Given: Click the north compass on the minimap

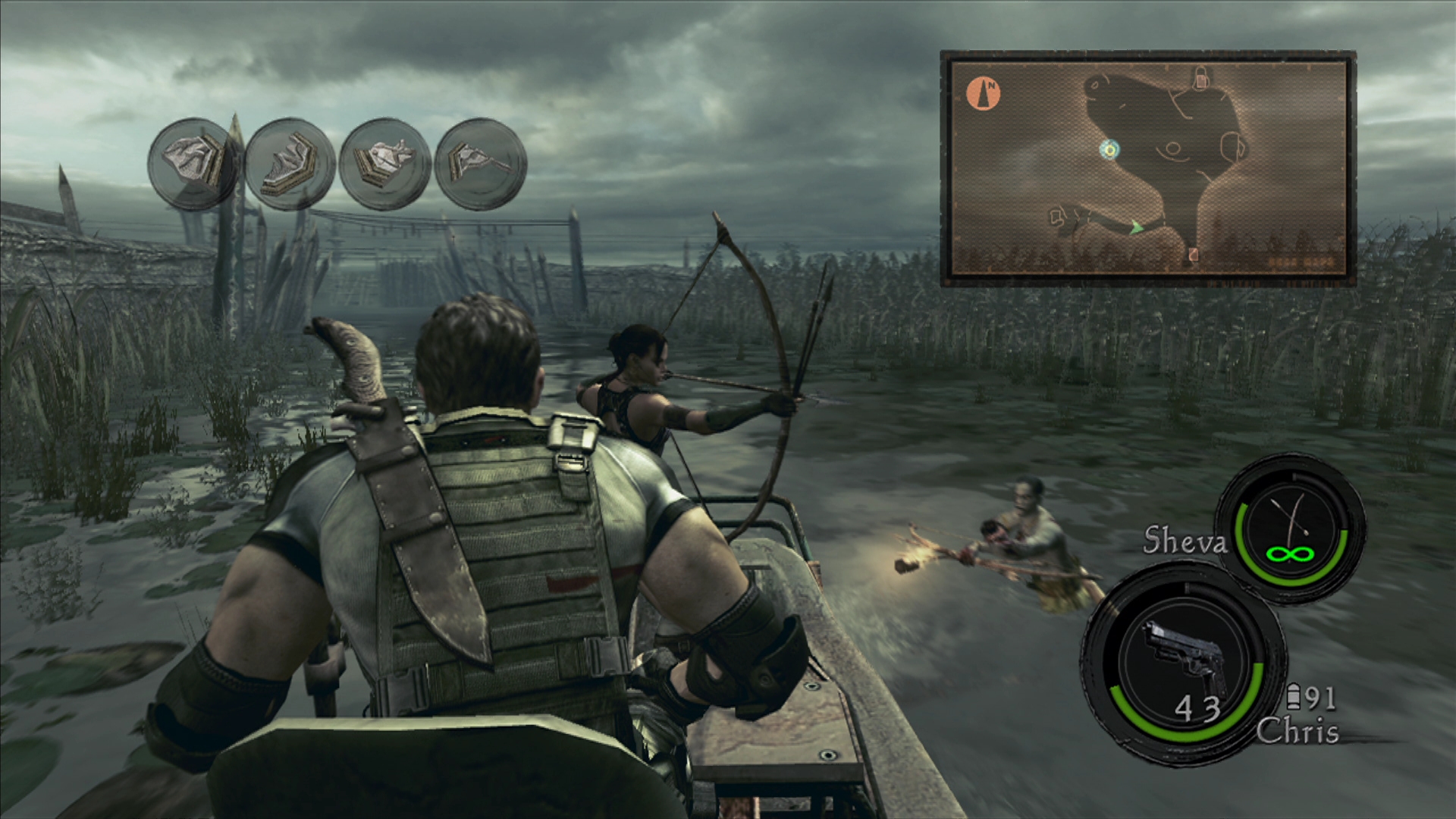Looking at the screenshot, I should point(984,93).
